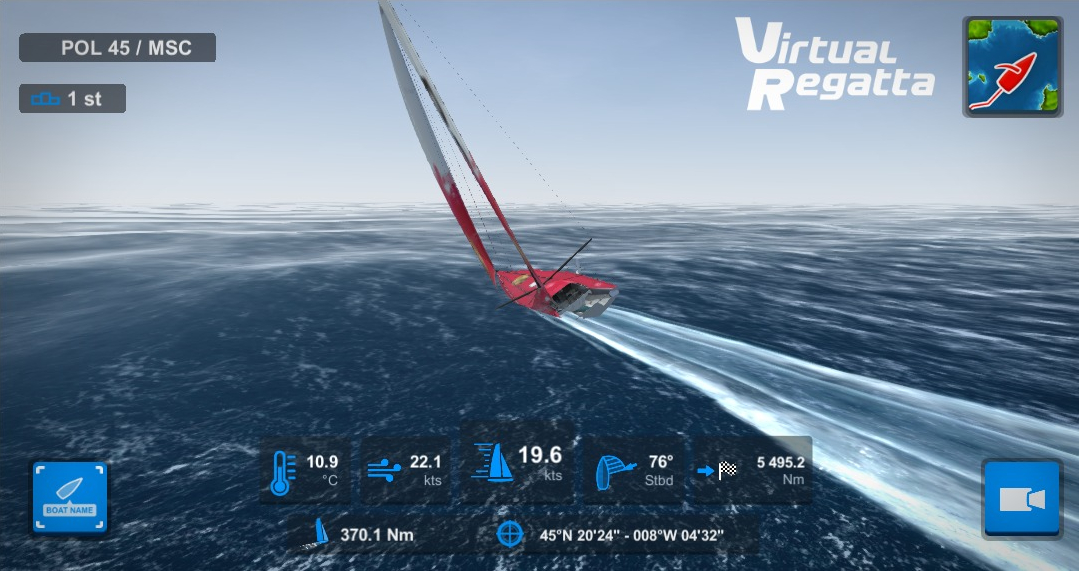1079x571 pixels.
Task: Select the POL 45 / MSC boat label
Action: click(x=118, y=48)
